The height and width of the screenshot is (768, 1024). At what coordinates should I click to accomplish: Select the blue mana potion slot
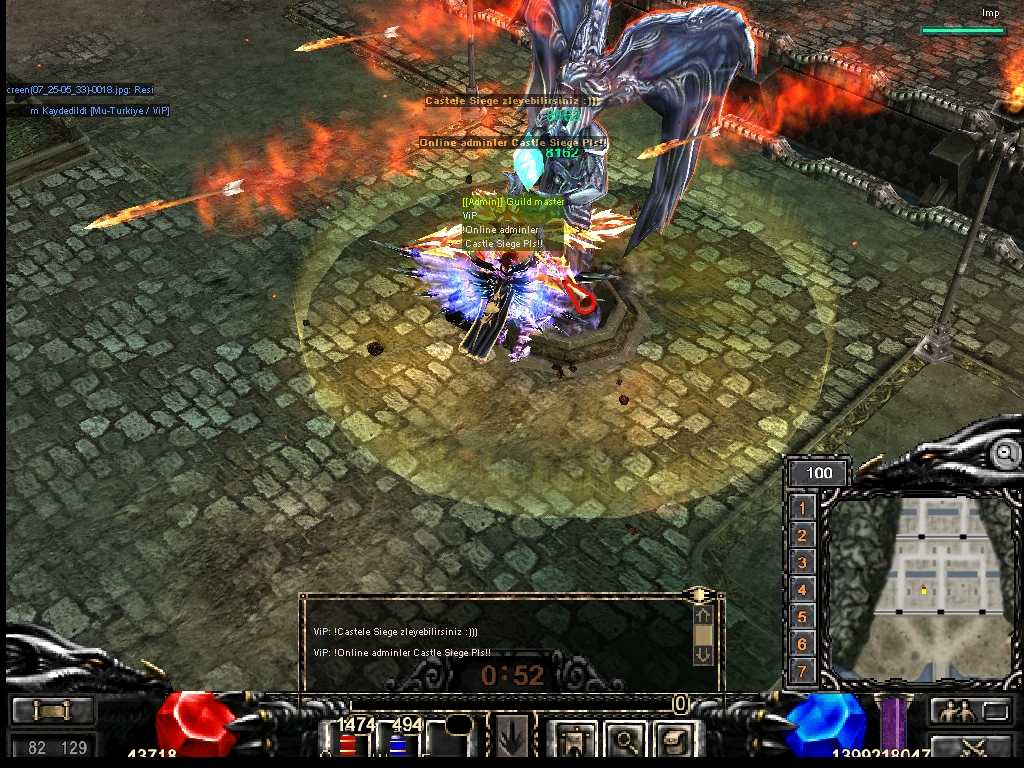click(397, 744)
